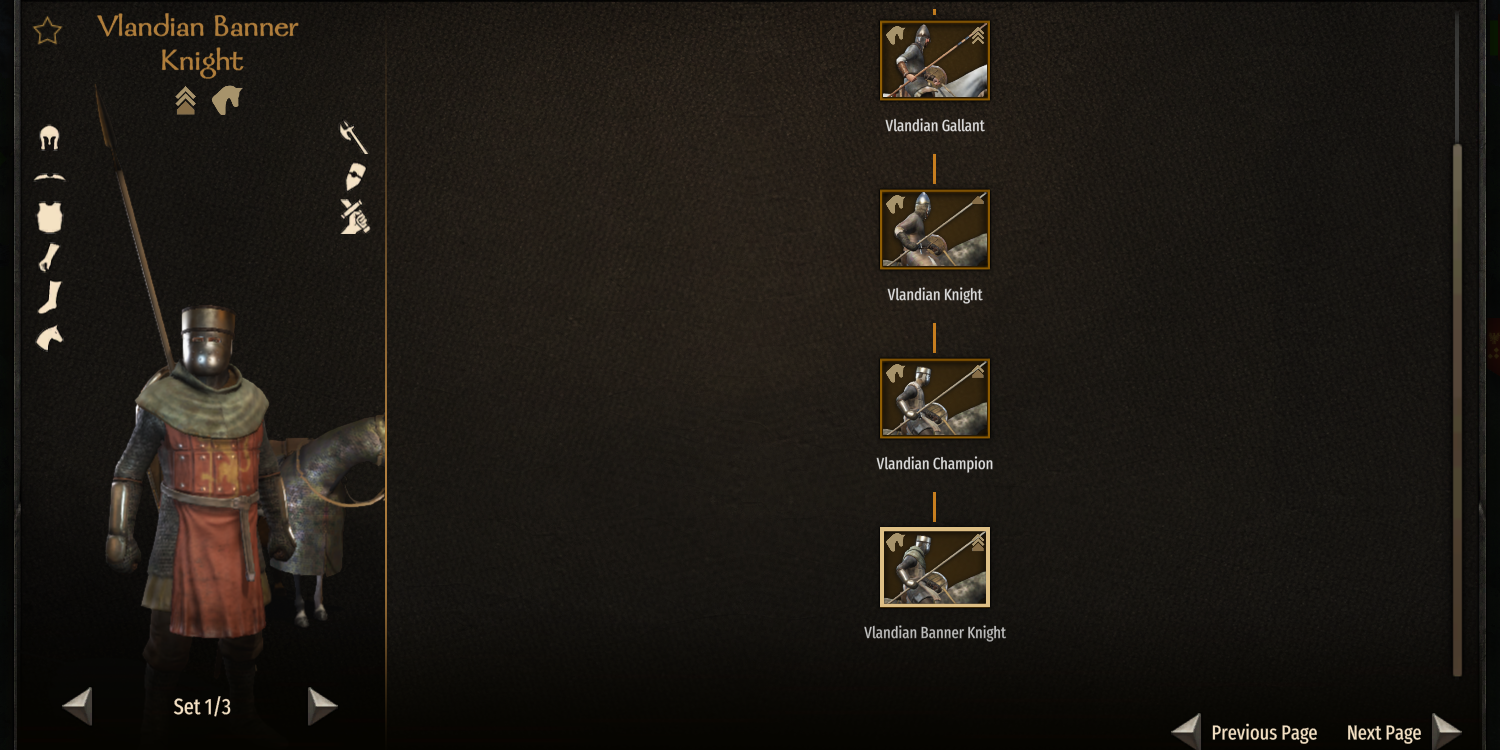Click the Previous Page button
The image size is (1500, 750).
pos(1264,731)
